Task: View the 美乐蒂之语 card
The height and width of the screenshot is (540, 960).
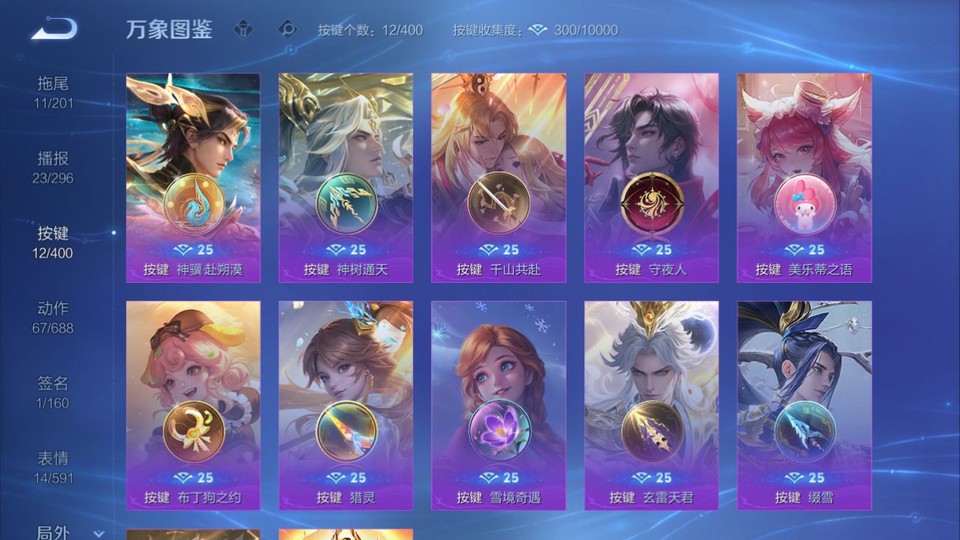Action: (x=804, y=177)
